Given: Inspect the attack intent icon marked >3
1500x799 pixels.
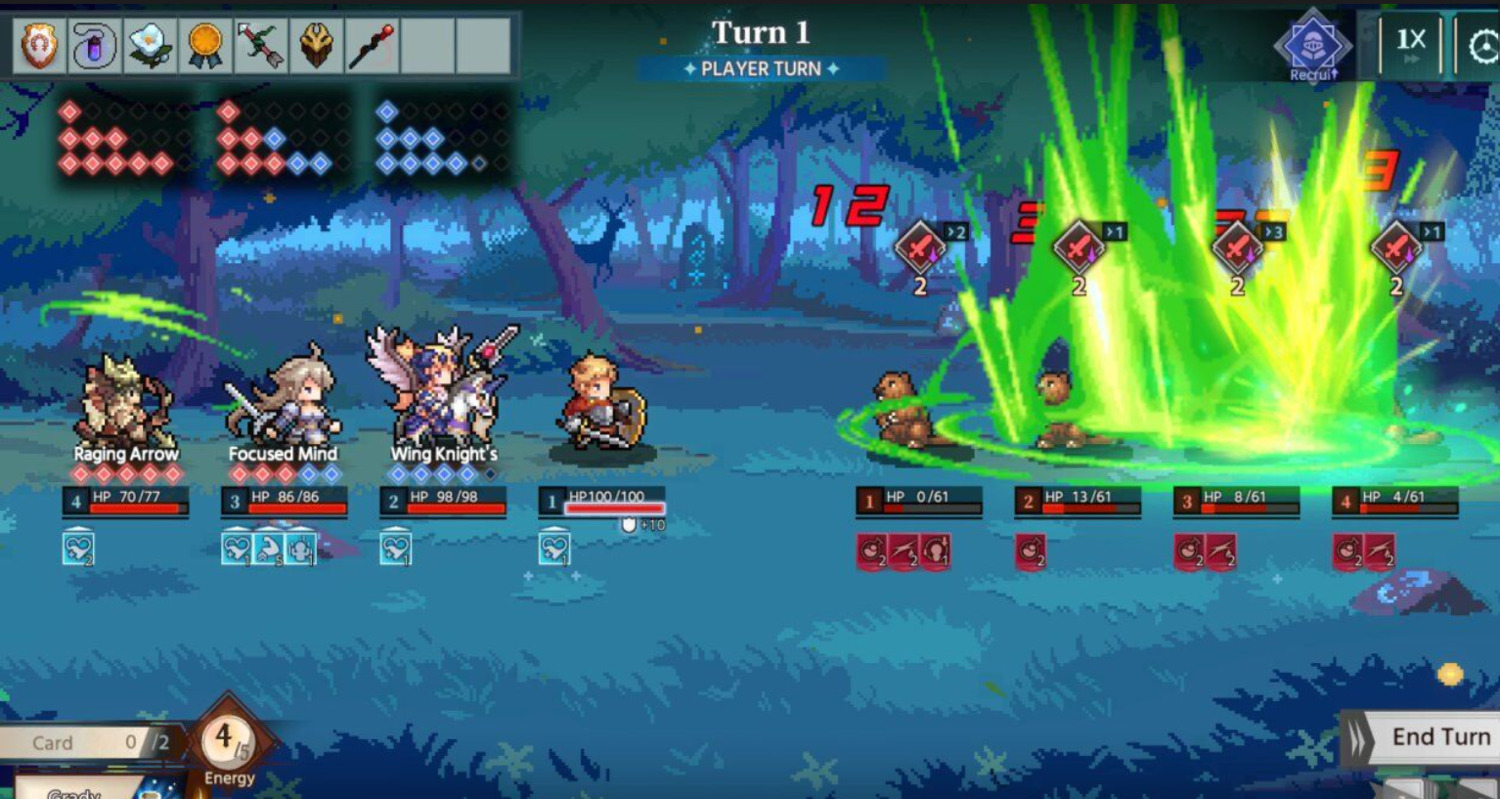Looking at the screenshot, I should click(x=1238, y=246).
